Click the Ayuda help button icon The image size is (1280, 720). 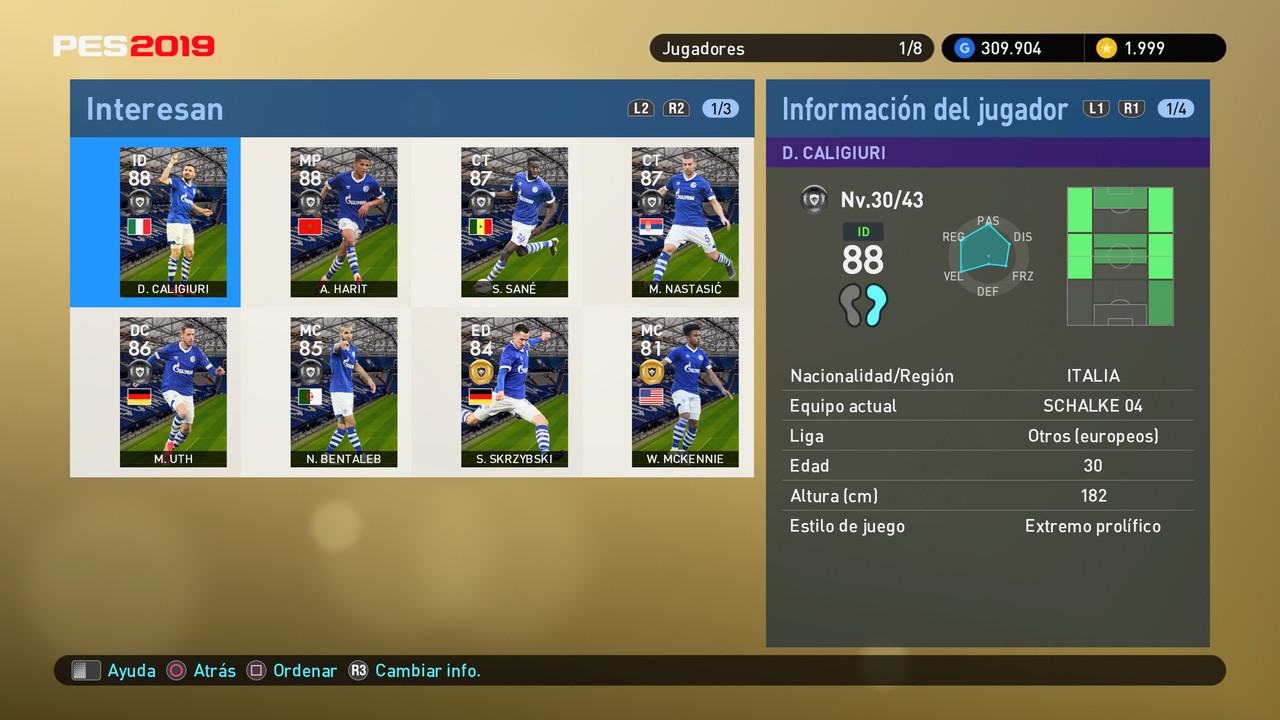87,670
